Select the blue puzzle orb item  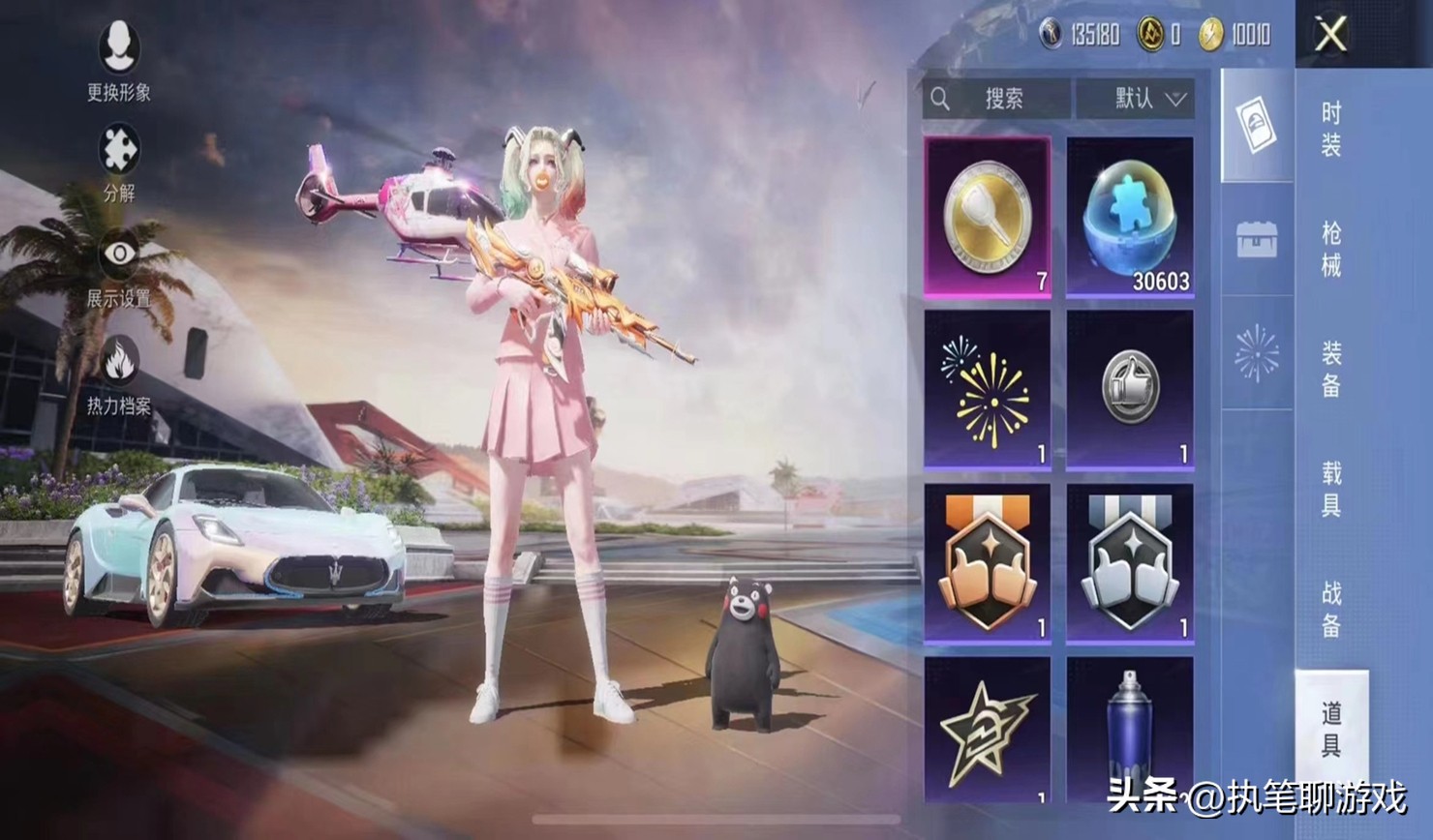point(1130,217)
